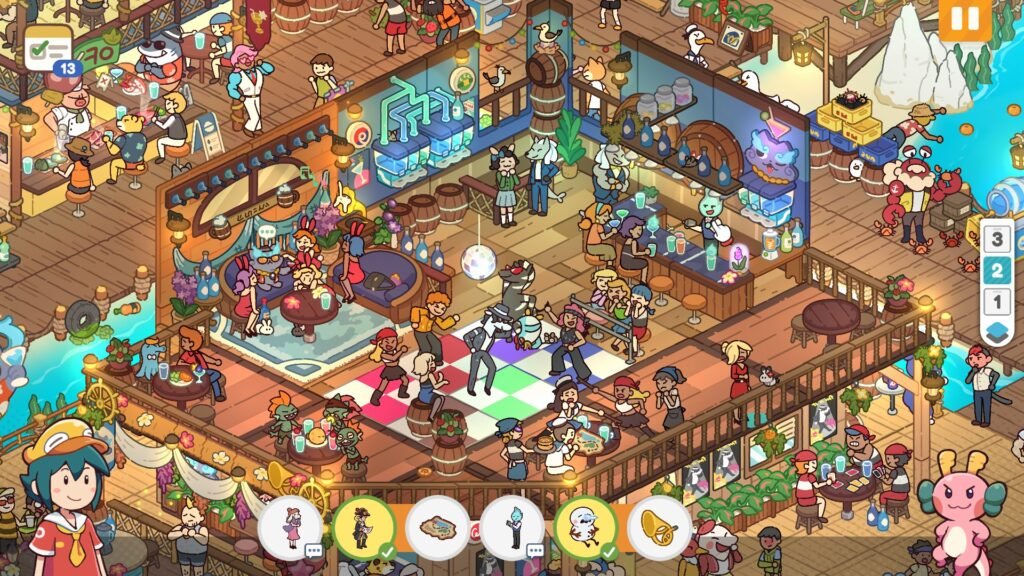1024x576 pixels.
Task: Switch to floor 3
Action: coord(995,239)
